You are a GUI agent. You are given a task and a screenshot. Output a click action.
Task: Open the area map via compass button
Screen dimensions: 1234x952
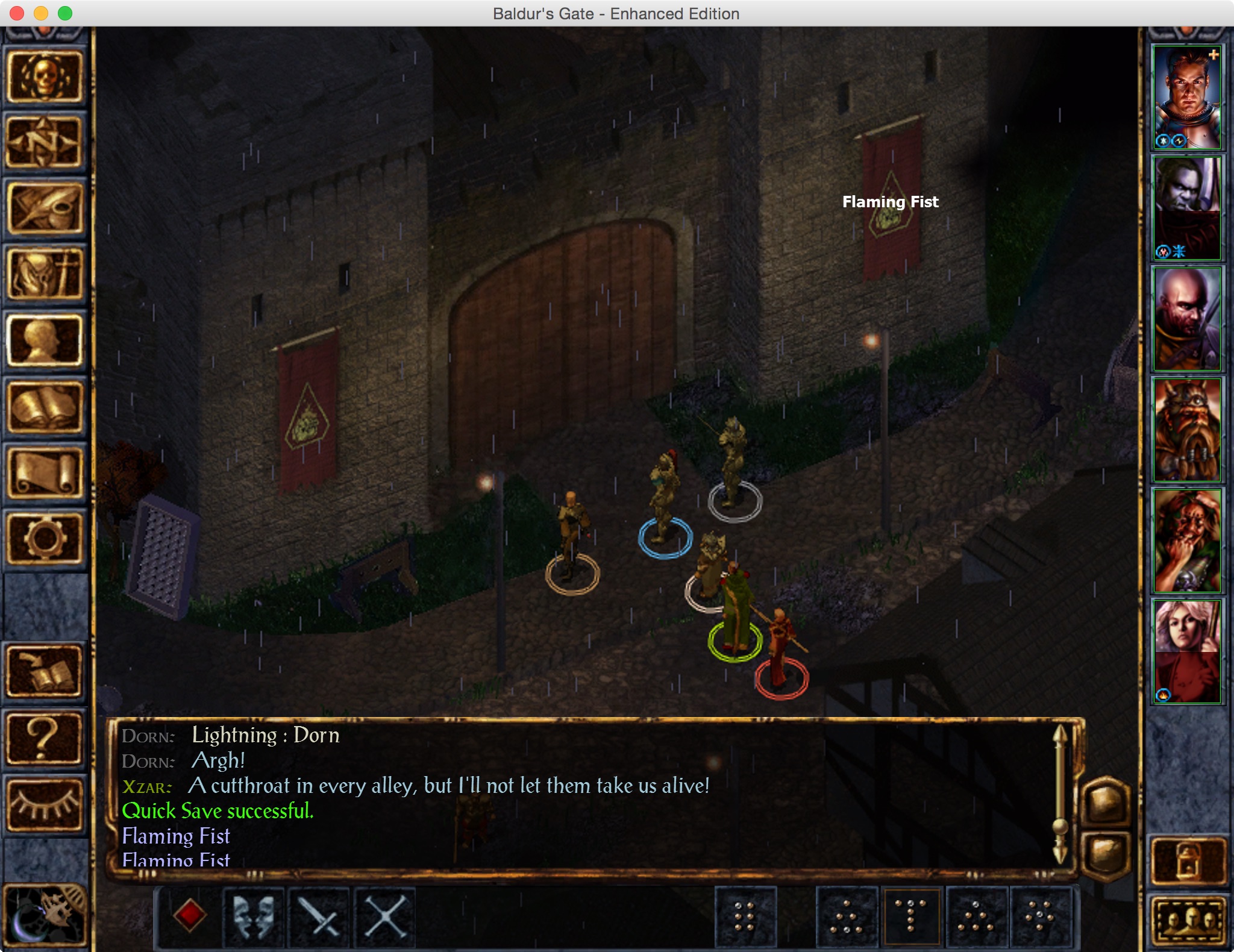click(x=44, y=142)
